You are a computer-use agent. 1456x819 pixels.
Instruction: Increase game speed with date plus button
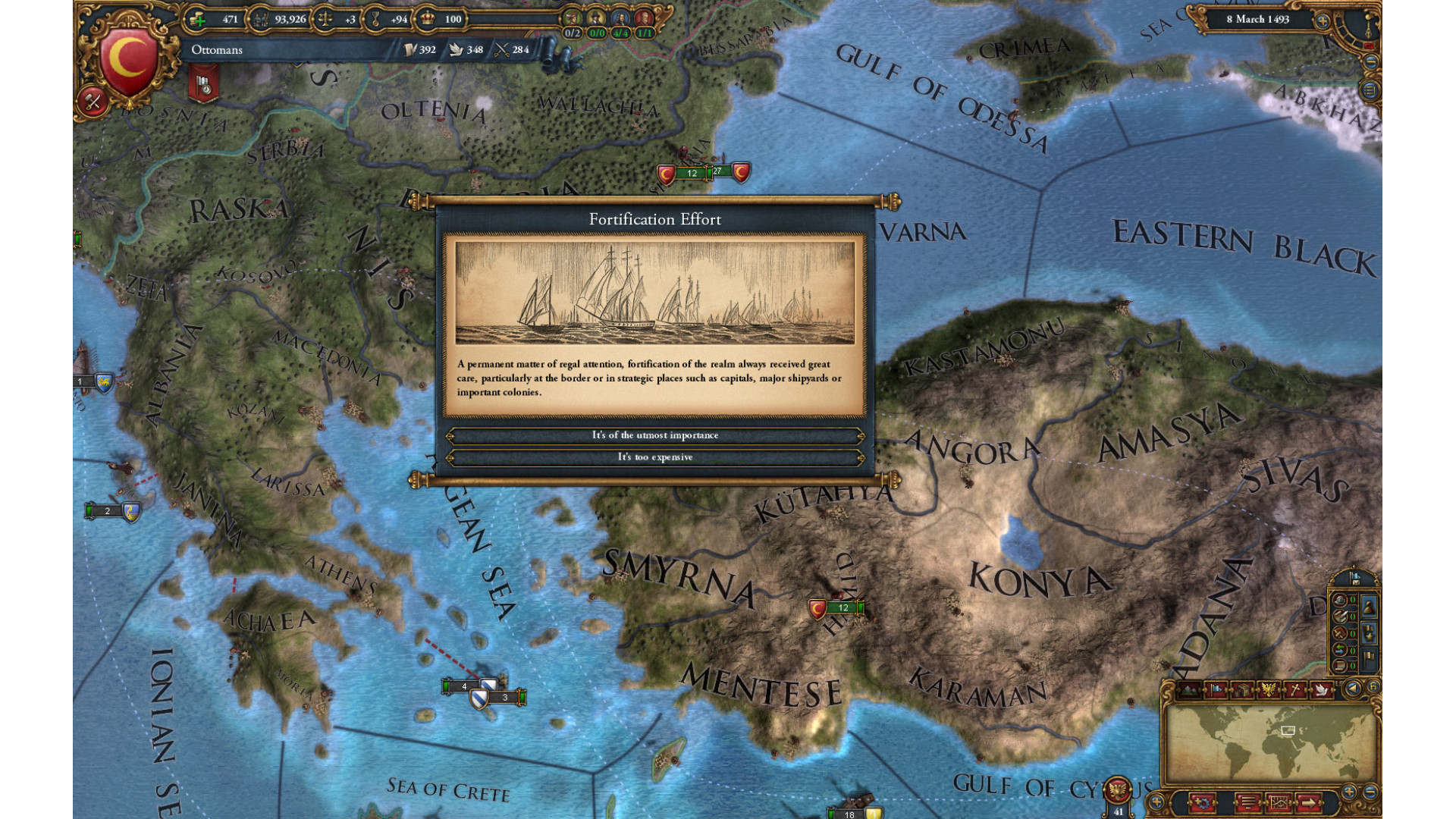point(1323,20)
